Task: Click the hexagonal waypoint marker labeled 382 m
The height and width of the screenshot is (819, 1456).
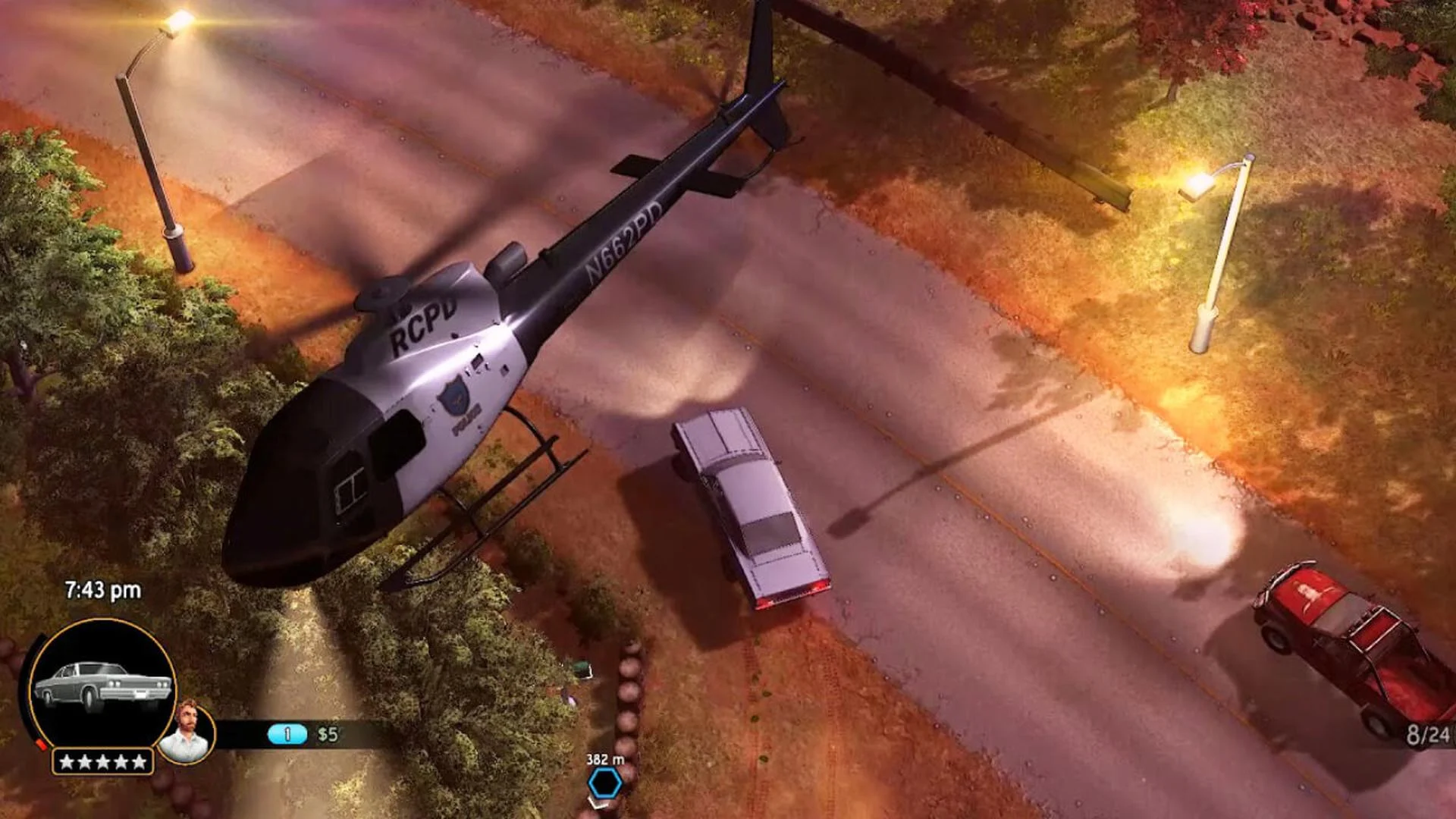Action: (x=604, y=783)
